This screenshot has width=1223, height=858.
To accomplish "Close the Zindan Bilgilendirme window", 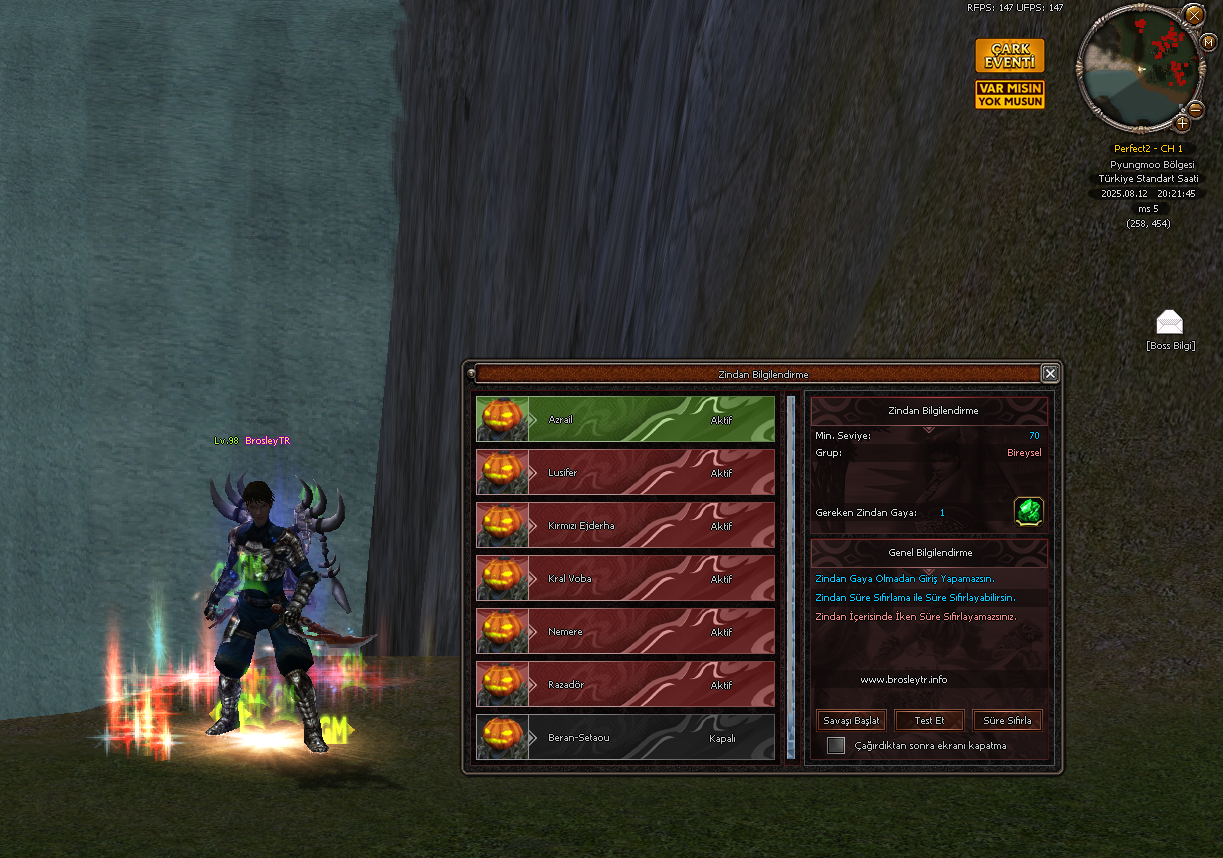I will 1049,373.
